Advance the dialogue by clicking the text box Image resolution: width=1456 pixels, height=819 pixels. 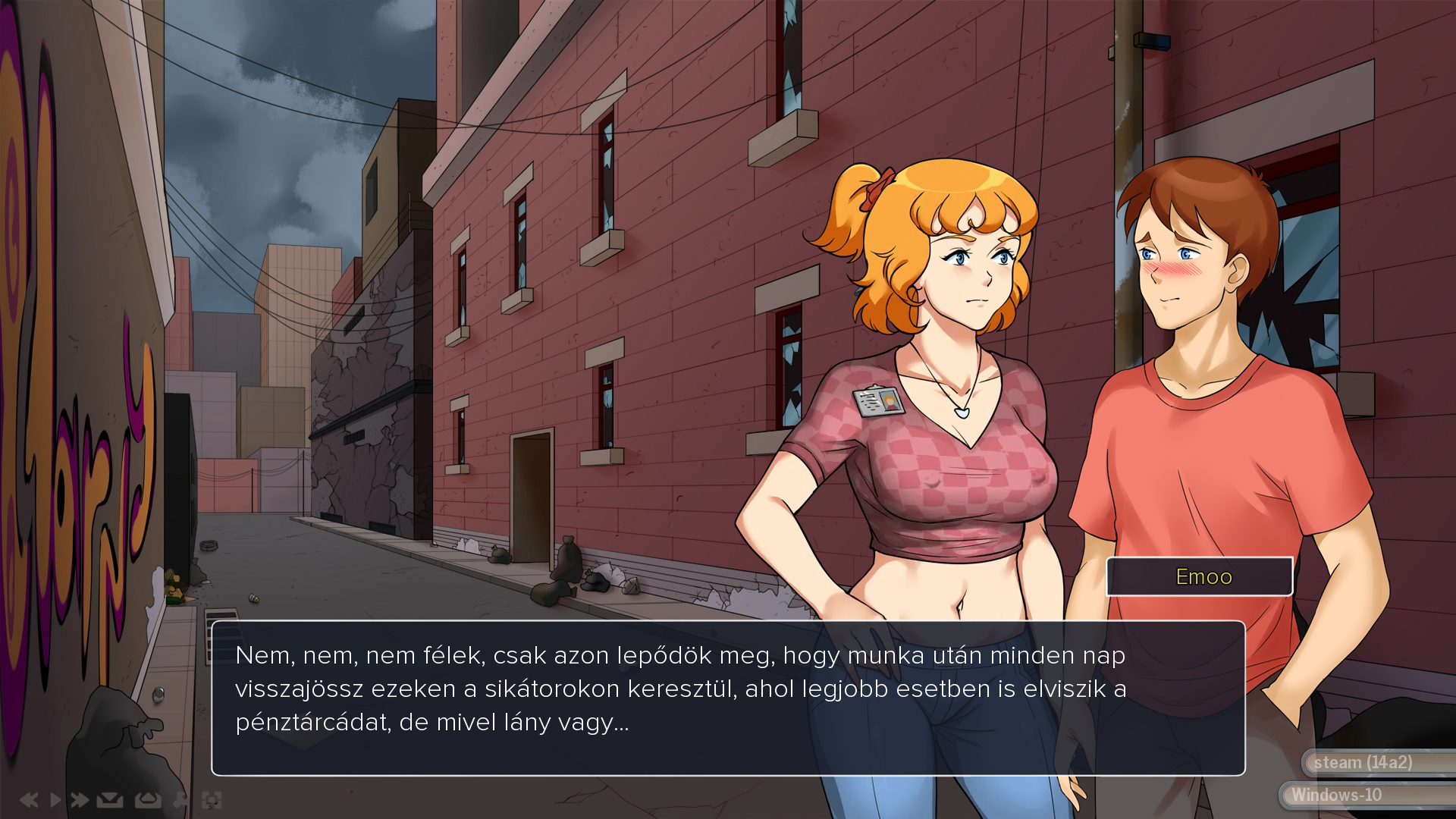(x=728, y=698)
